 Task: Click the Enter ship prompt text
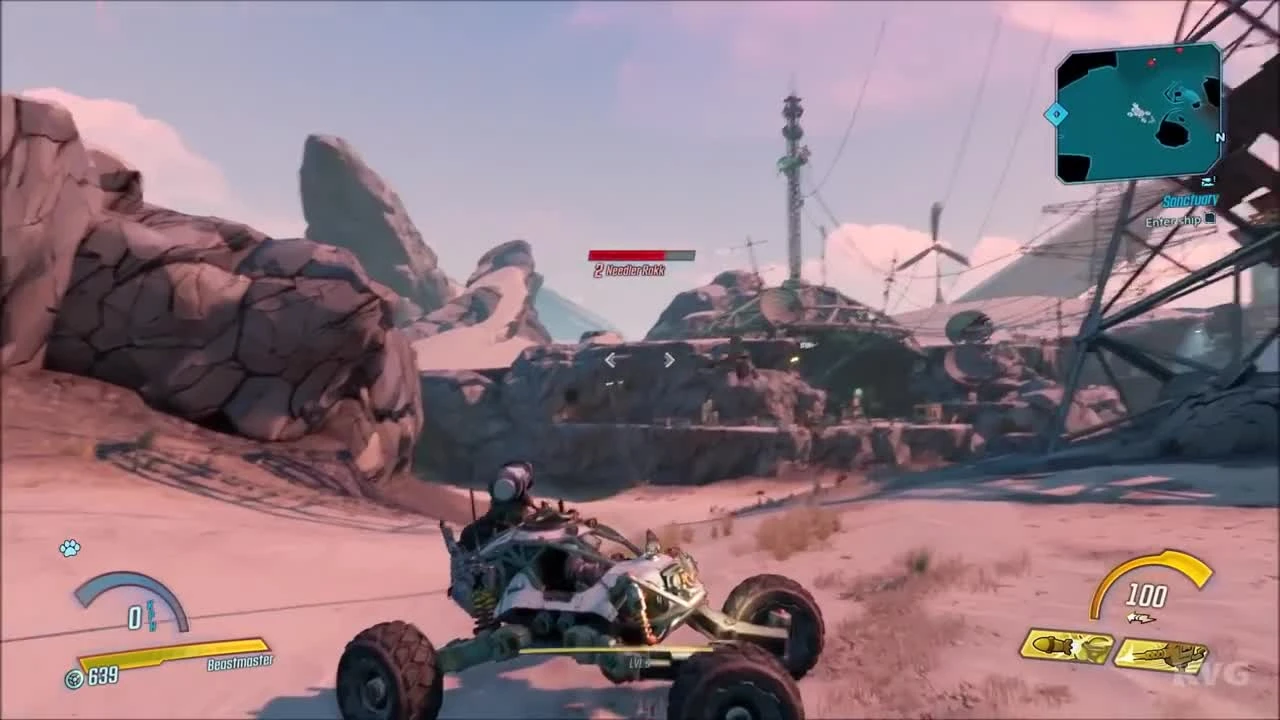1172,222
